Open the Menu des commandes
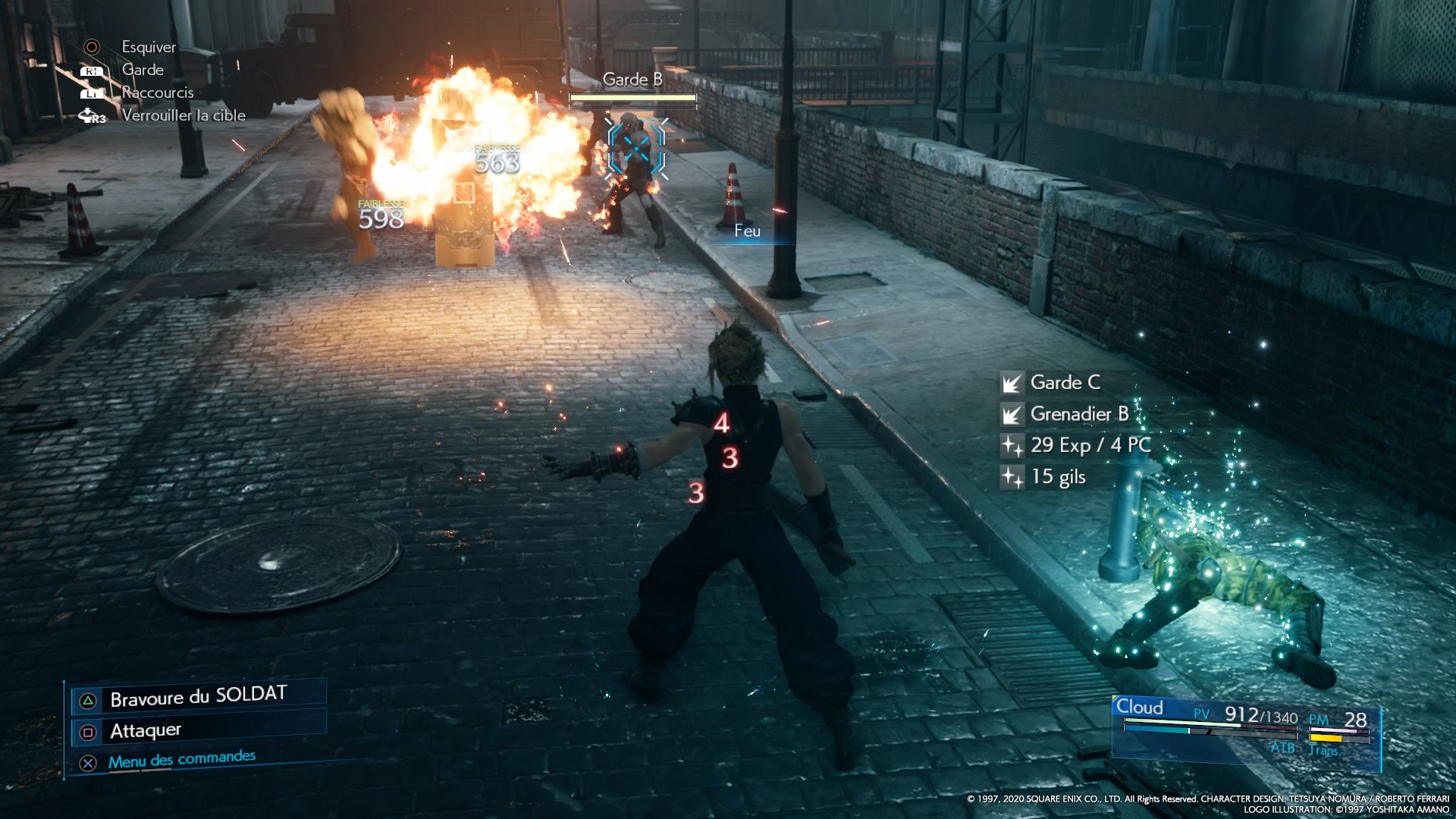The image size is (1456, 819). 181,759
